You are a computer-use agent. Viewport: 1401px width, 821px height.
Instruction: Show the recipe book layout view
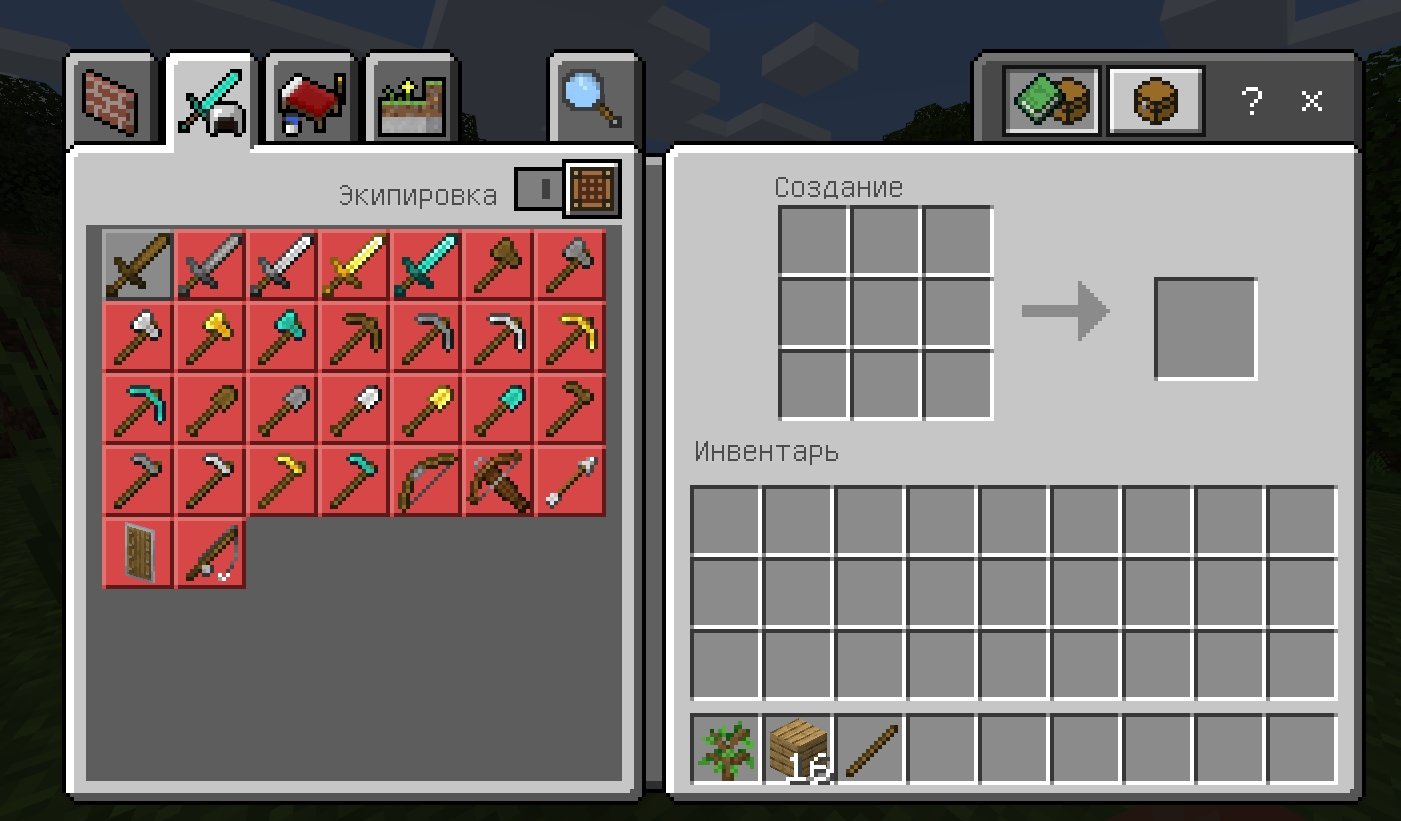pyautogui.click(x=1051, y=101)
